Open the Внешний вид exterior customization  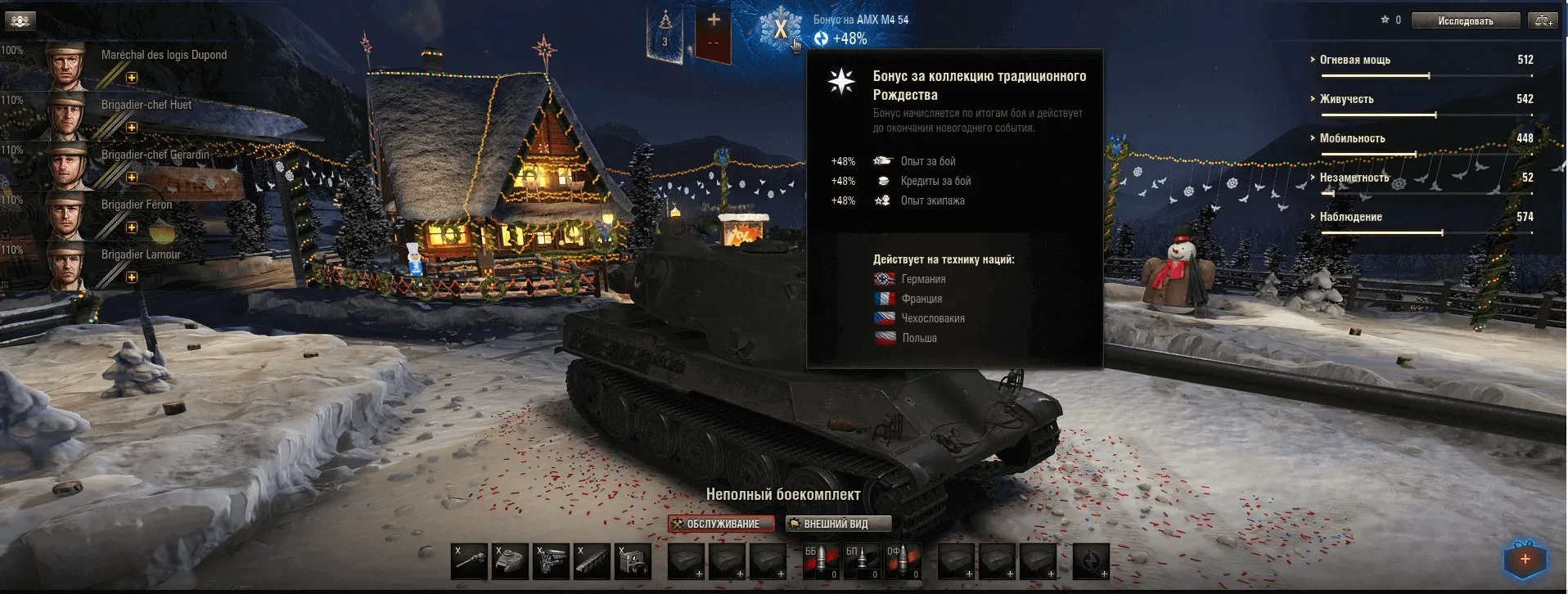pyautogui.click(x=837, y=524)
